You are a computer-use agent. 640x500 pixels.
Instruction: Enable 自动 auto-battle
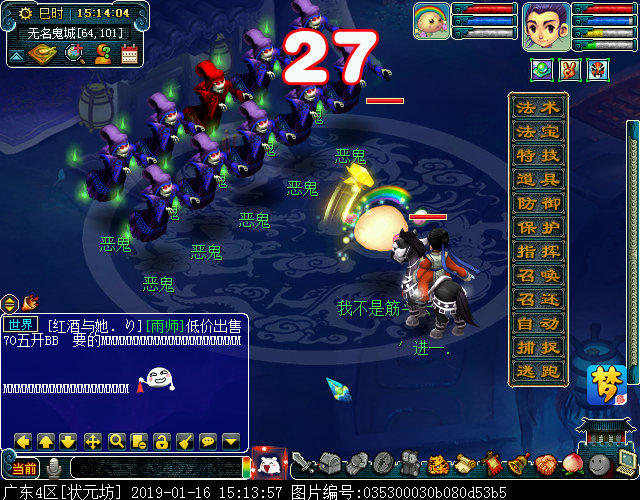coord(538,324)
